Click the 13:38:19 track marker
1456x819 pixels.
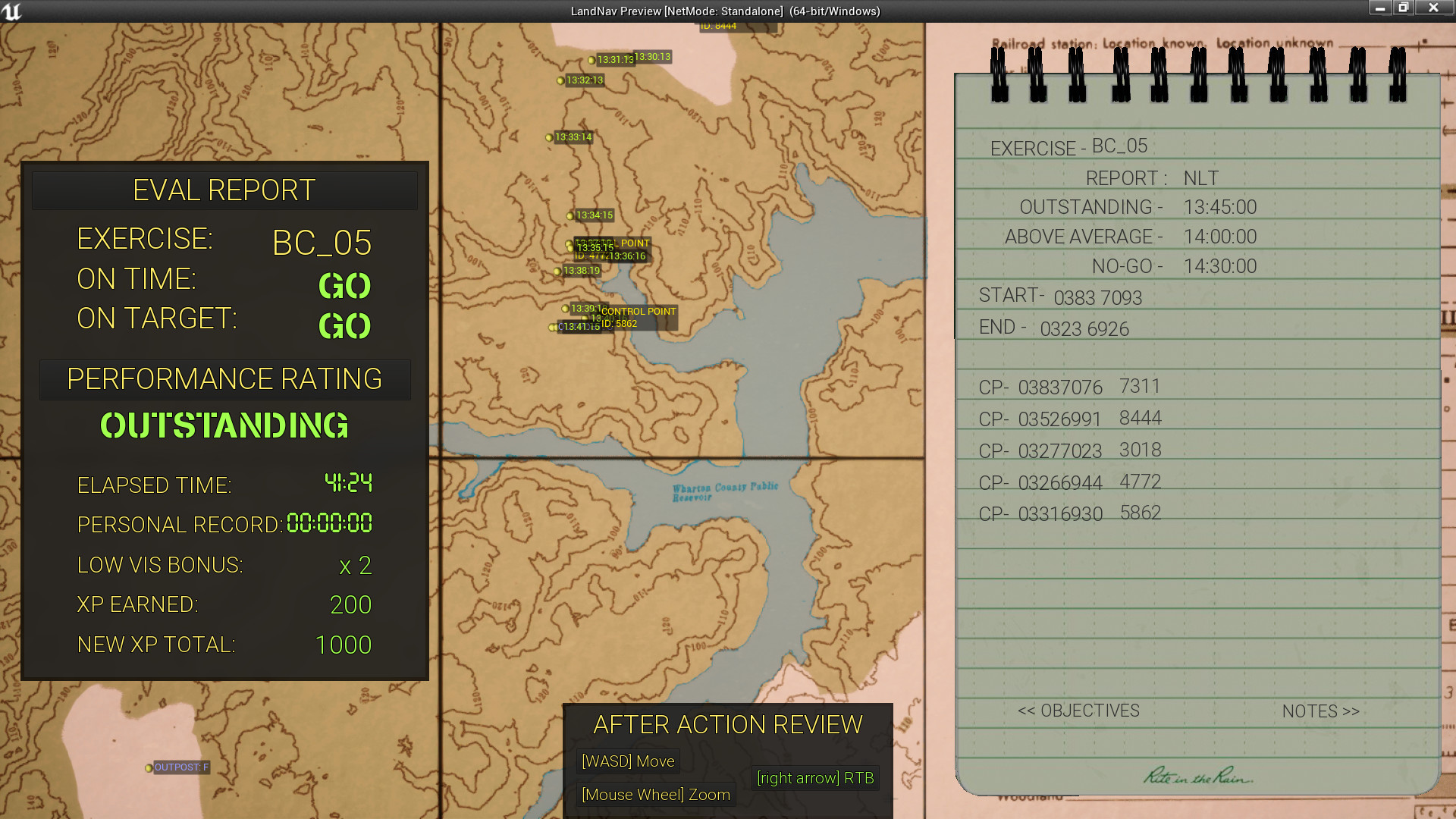point(559,271)
